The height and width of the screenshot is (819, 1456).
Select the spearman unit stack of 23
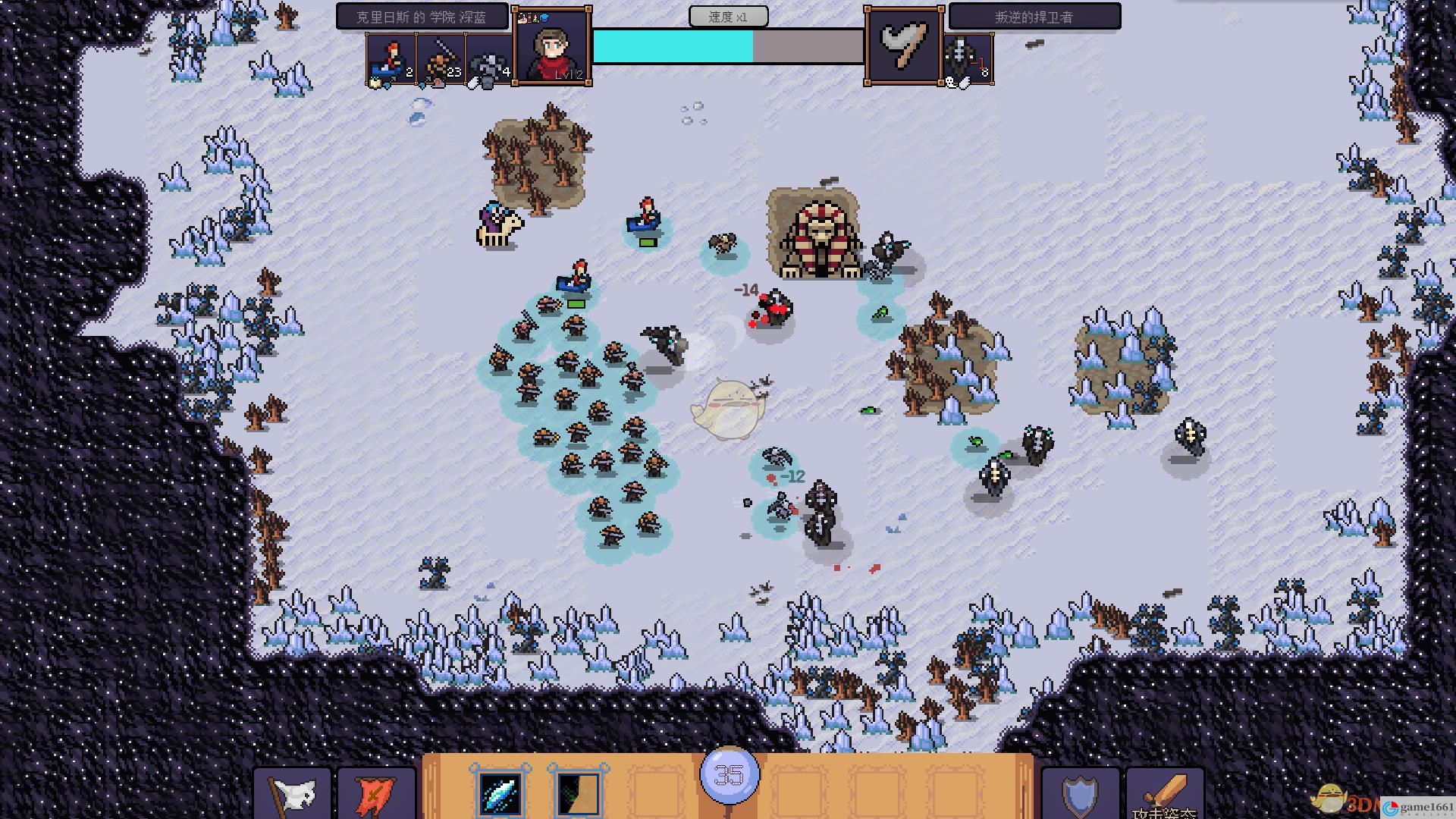(441, 59)
